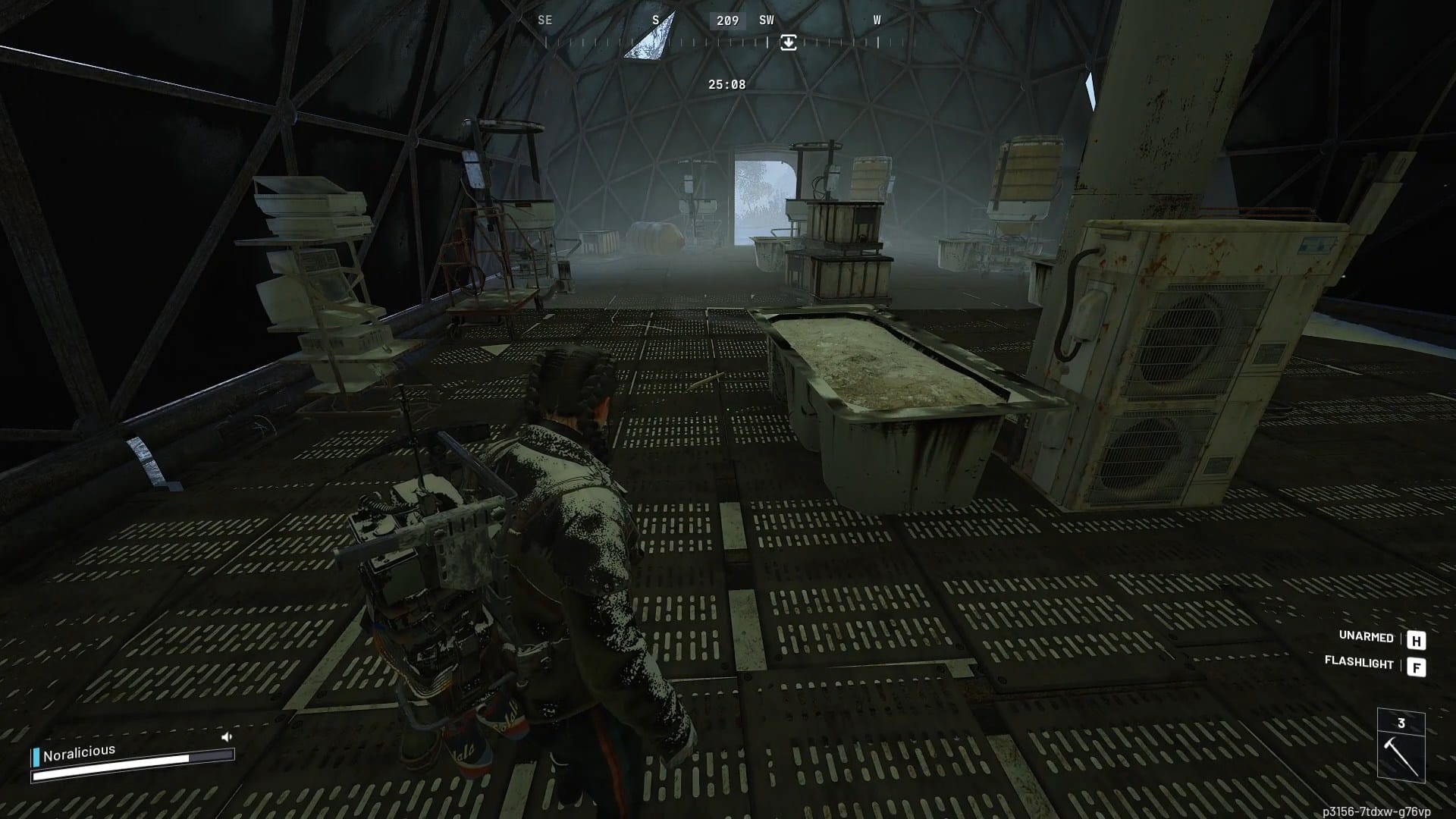Click the SW direction marker on the compass
The height and width of the screenshot is (819, 1456).
(x=766, y=20)
